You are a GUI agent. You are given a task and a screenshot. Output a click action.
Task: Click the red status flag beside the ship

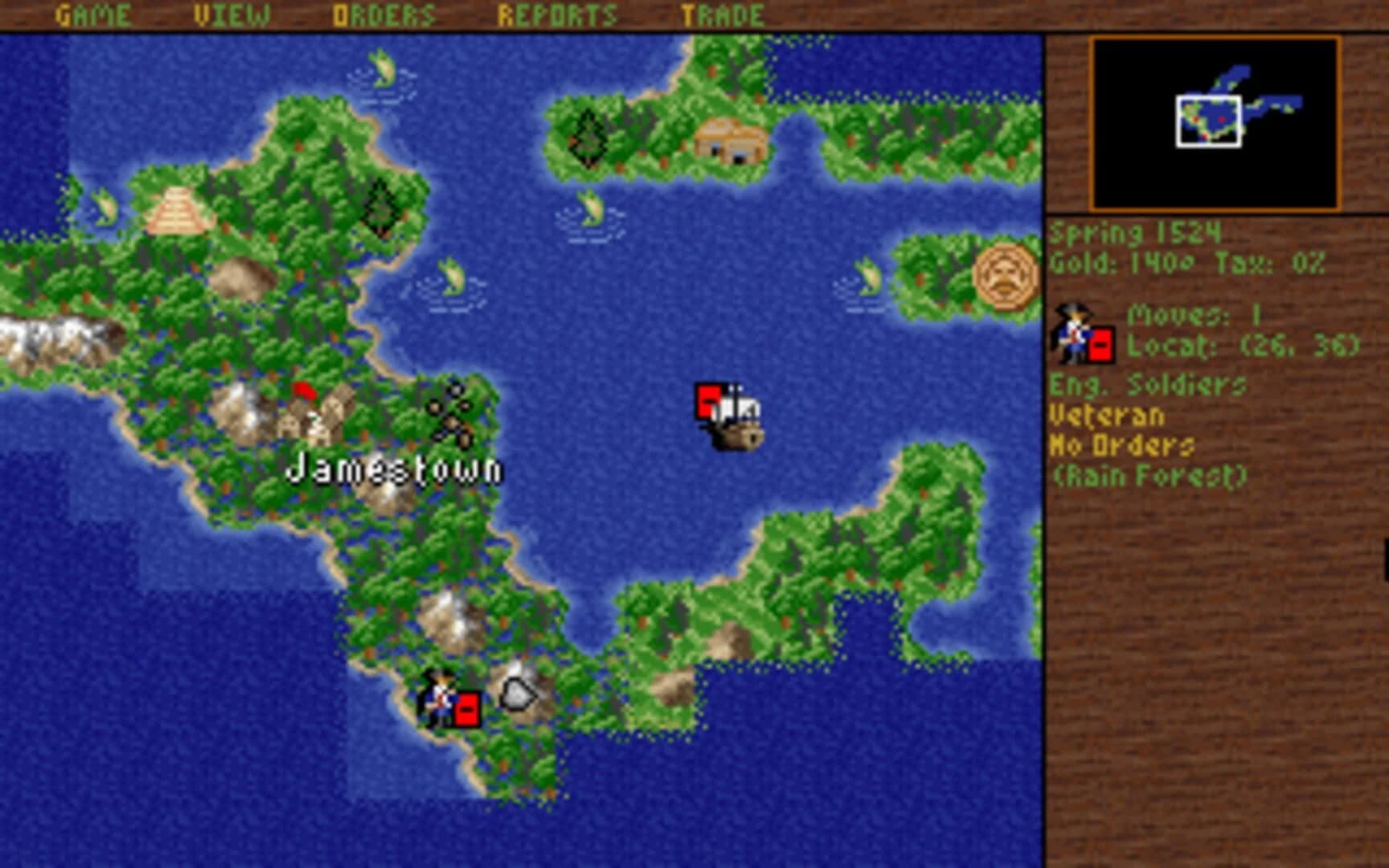coord(708,398)
